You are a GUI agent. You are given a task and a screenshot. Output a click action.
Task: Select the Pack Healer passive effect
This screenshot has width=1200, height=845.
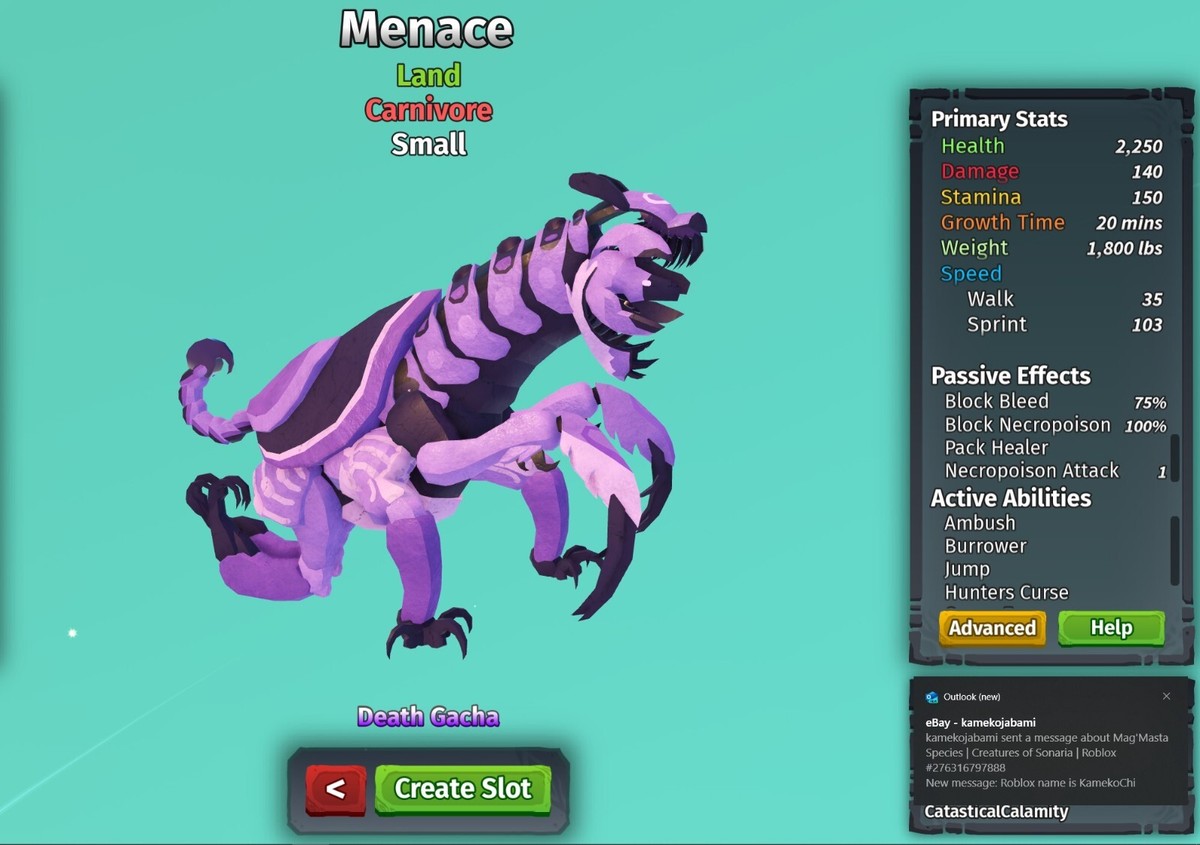[x=996, y=447]
